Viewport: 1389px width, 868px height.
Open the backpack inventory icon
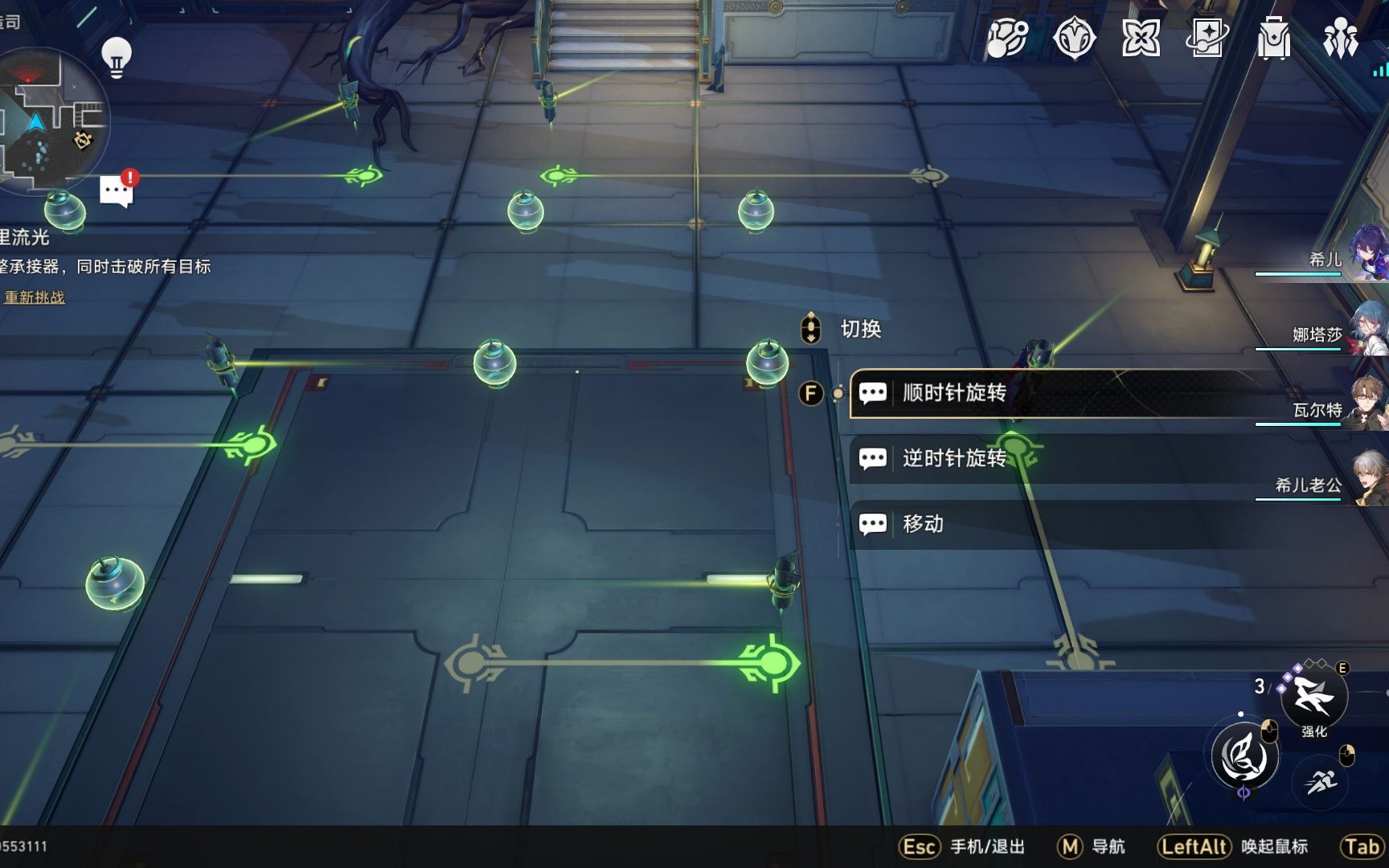coord(1274,38)
